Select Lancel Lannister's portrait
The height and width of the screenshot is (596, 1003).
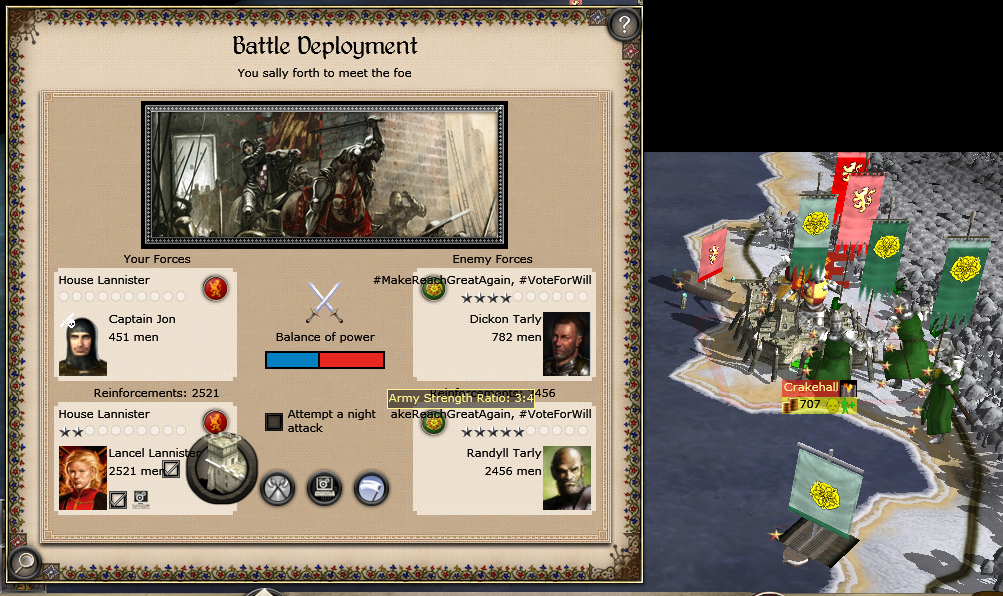83,478
